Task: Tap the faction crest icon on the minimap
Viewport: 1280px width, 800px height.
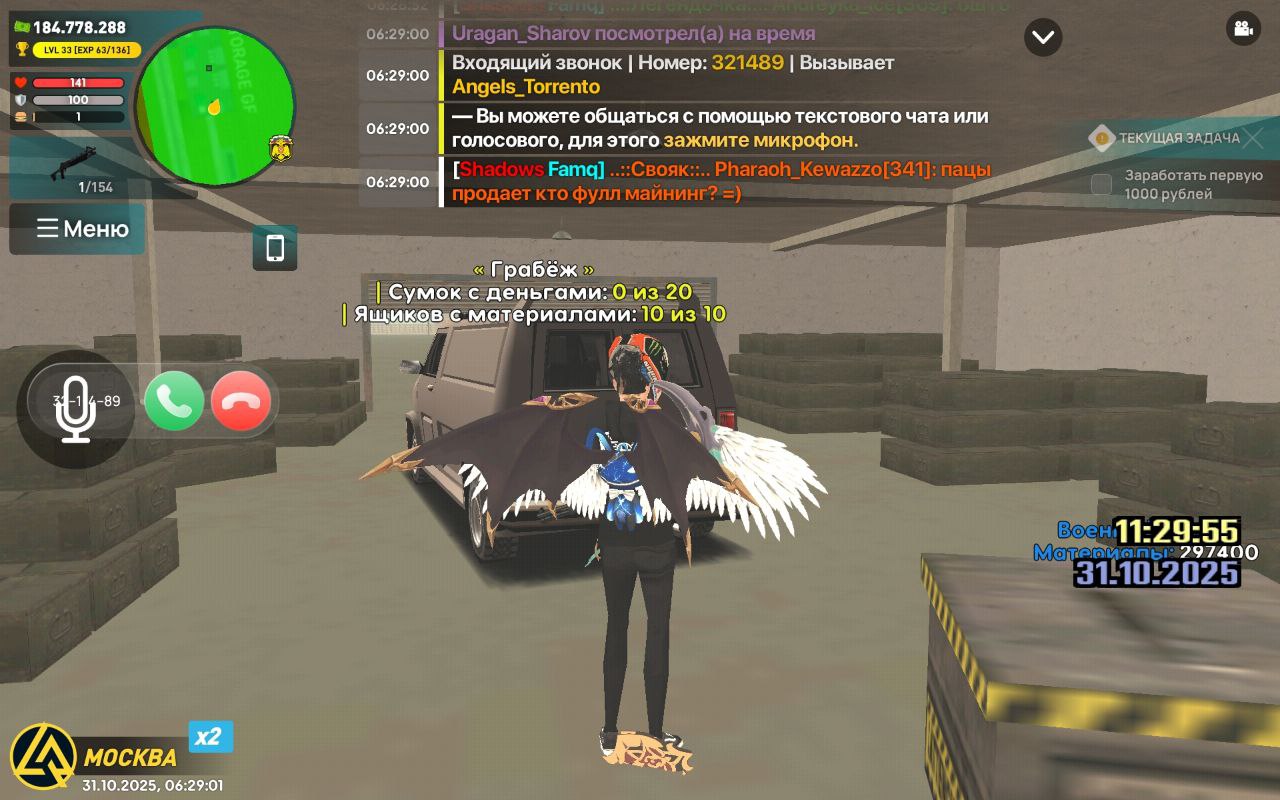Action: [281, 147]
